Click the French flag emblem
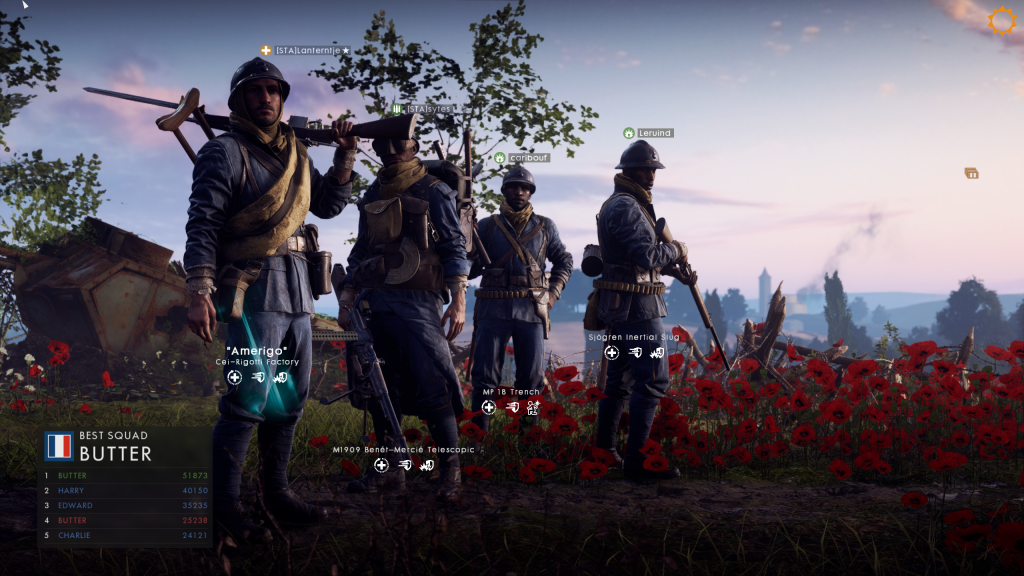 pyautogui.click(x=59, y=446)
